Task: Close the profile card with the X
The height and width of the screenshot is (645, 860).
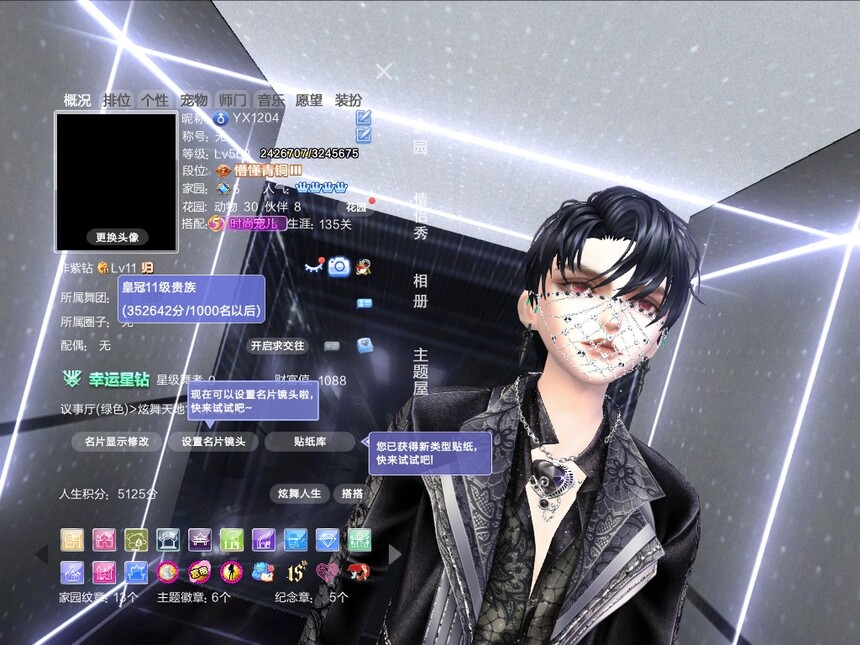Action: 384,71
